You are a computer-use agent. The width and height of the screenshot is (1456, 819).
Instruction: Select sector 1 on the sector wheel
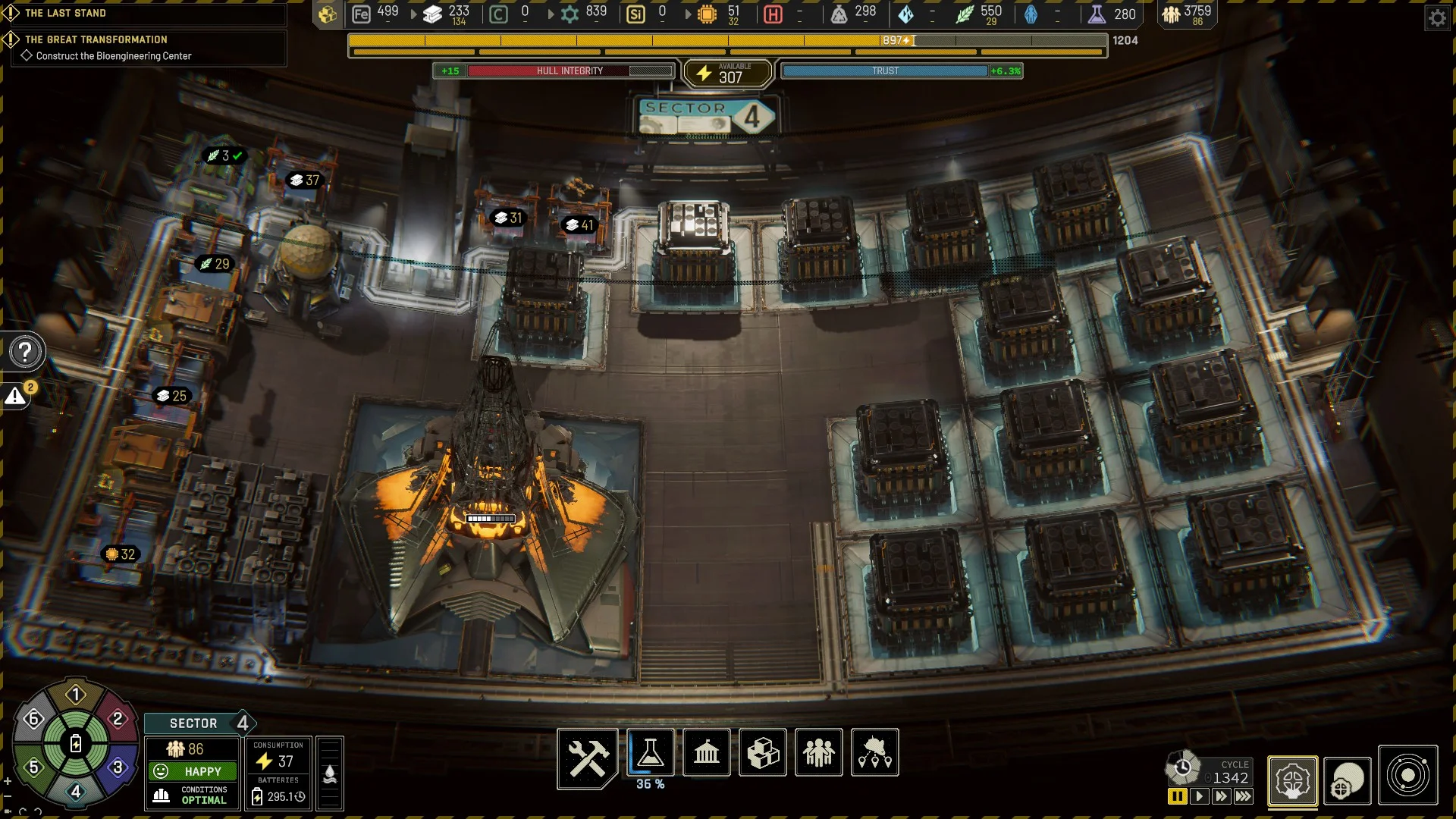[x=76, y=695]
